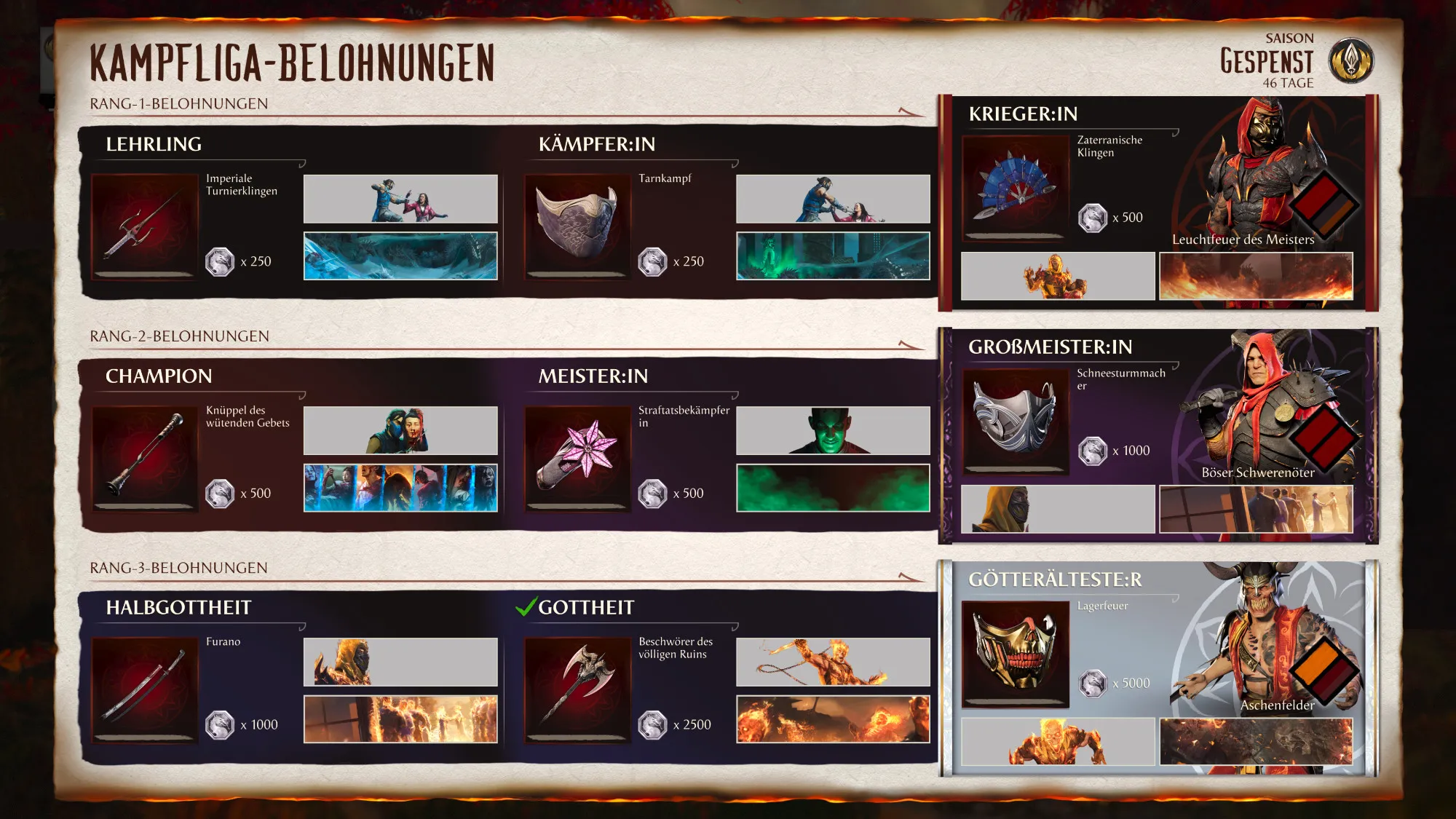Preview the Böser Schwerenöter skin palette
This screenshot has height=819, width=1456.
pos(1324,439)
